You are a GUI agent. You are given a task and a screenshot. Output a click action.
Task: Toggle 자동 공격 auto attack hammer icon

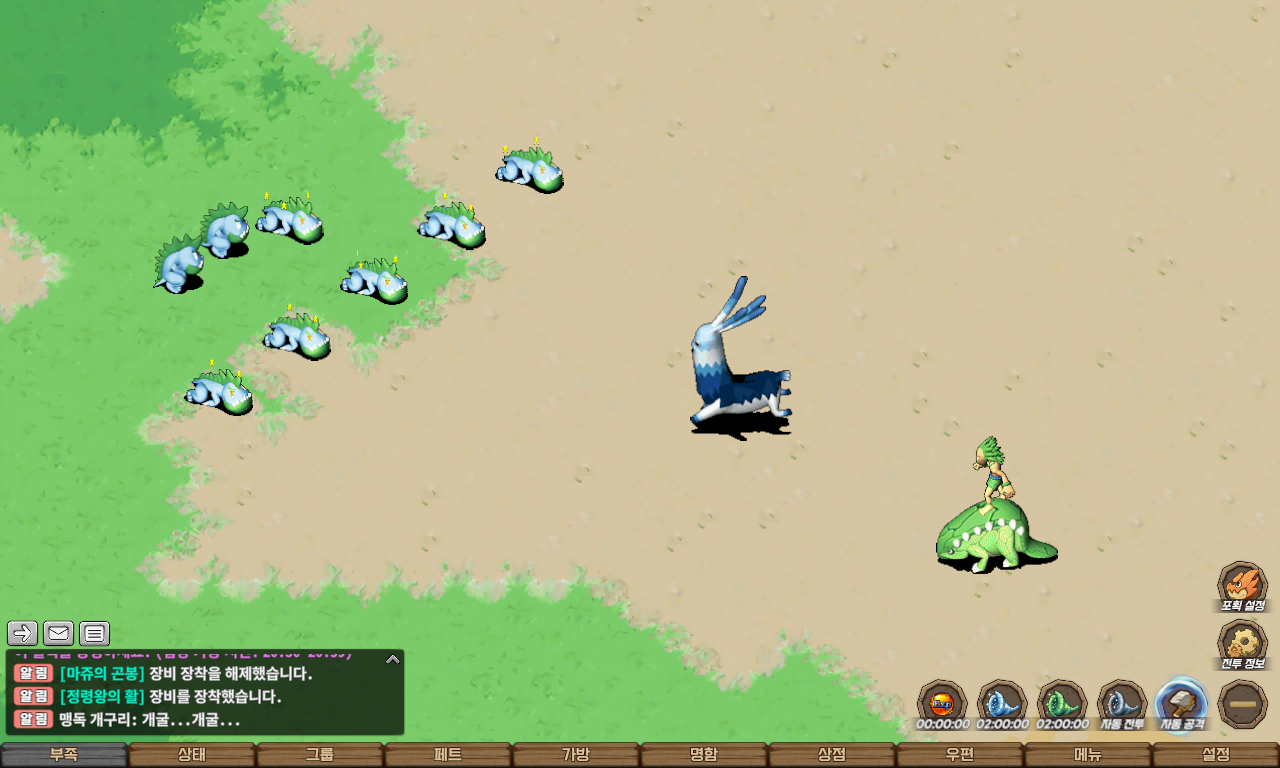point(1181,702)
